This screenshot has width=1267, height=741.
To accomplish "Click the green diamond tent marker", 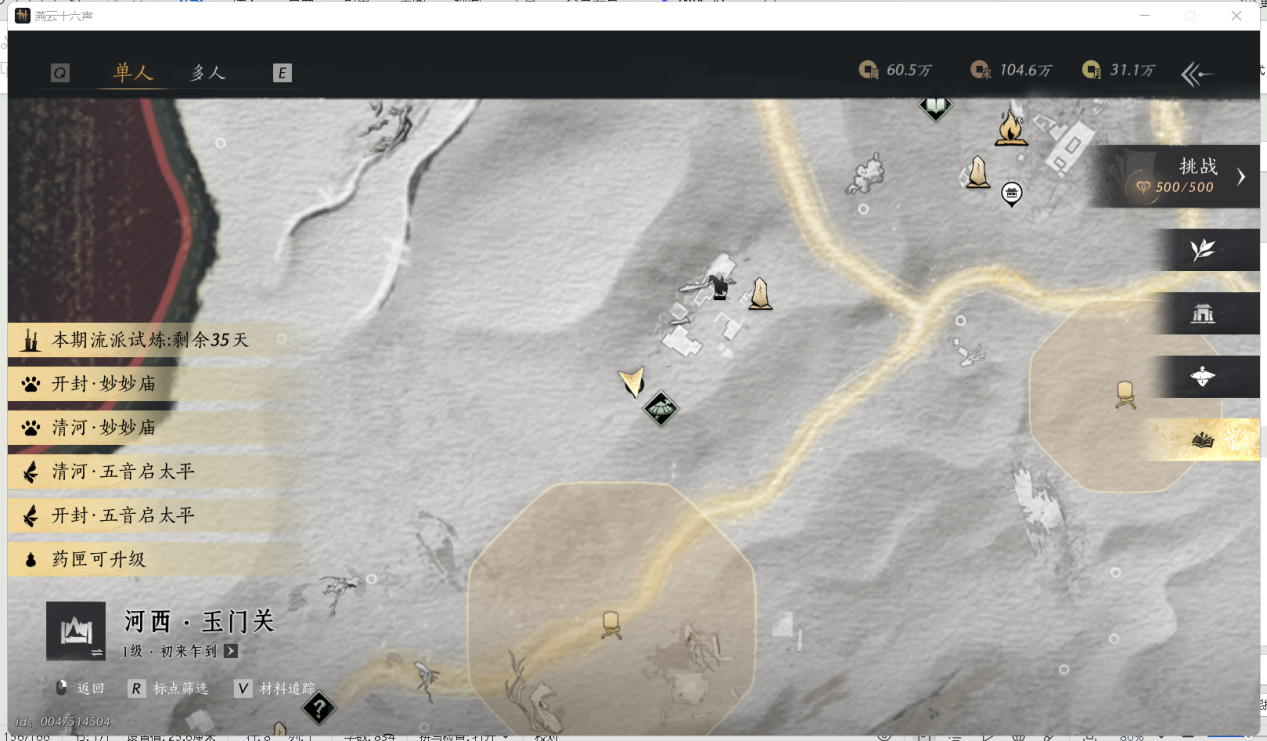I will tap(661, 408).
